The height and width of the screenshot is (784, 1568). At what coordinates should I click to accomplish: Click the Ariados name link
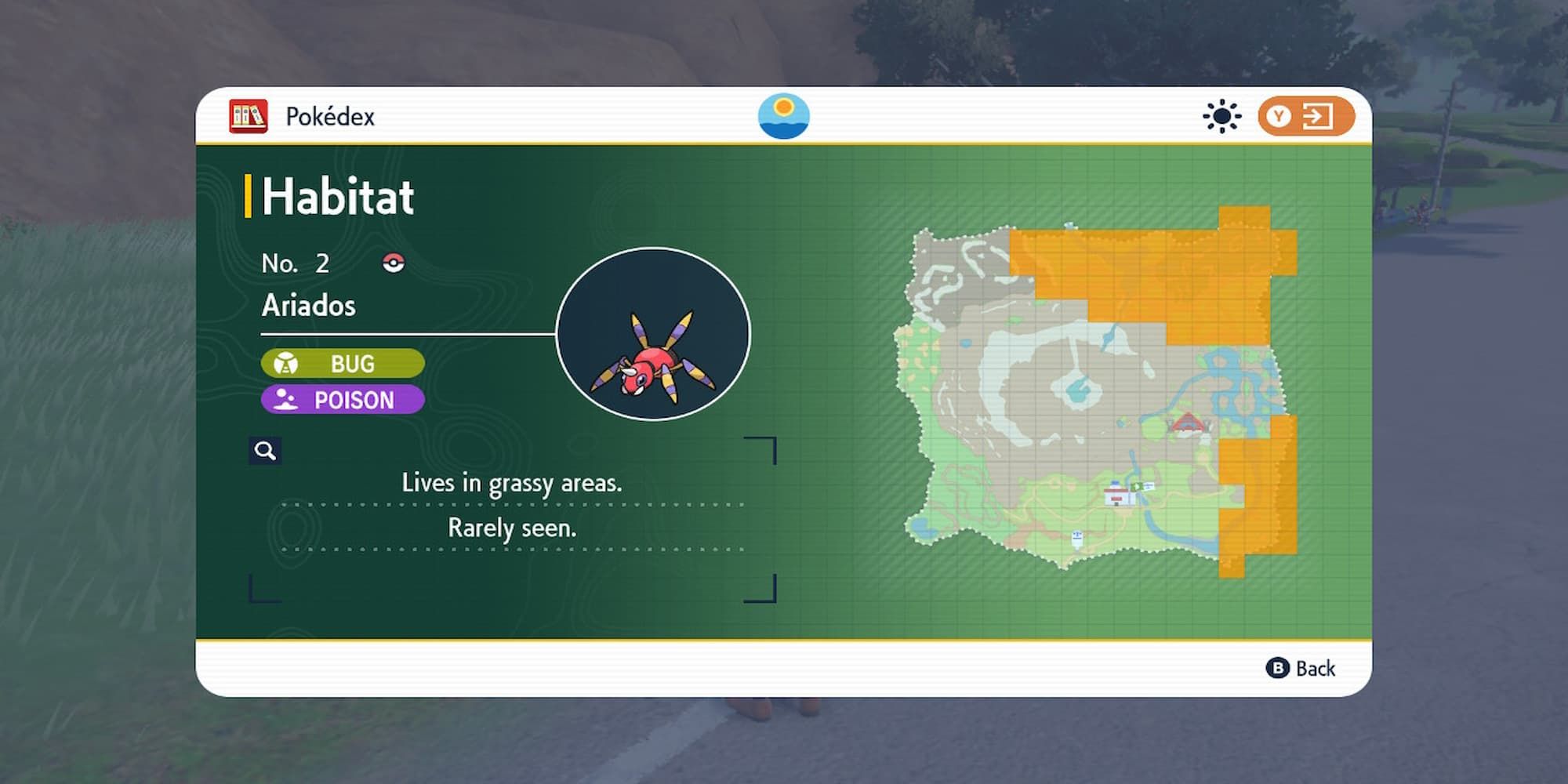(308, 305)
